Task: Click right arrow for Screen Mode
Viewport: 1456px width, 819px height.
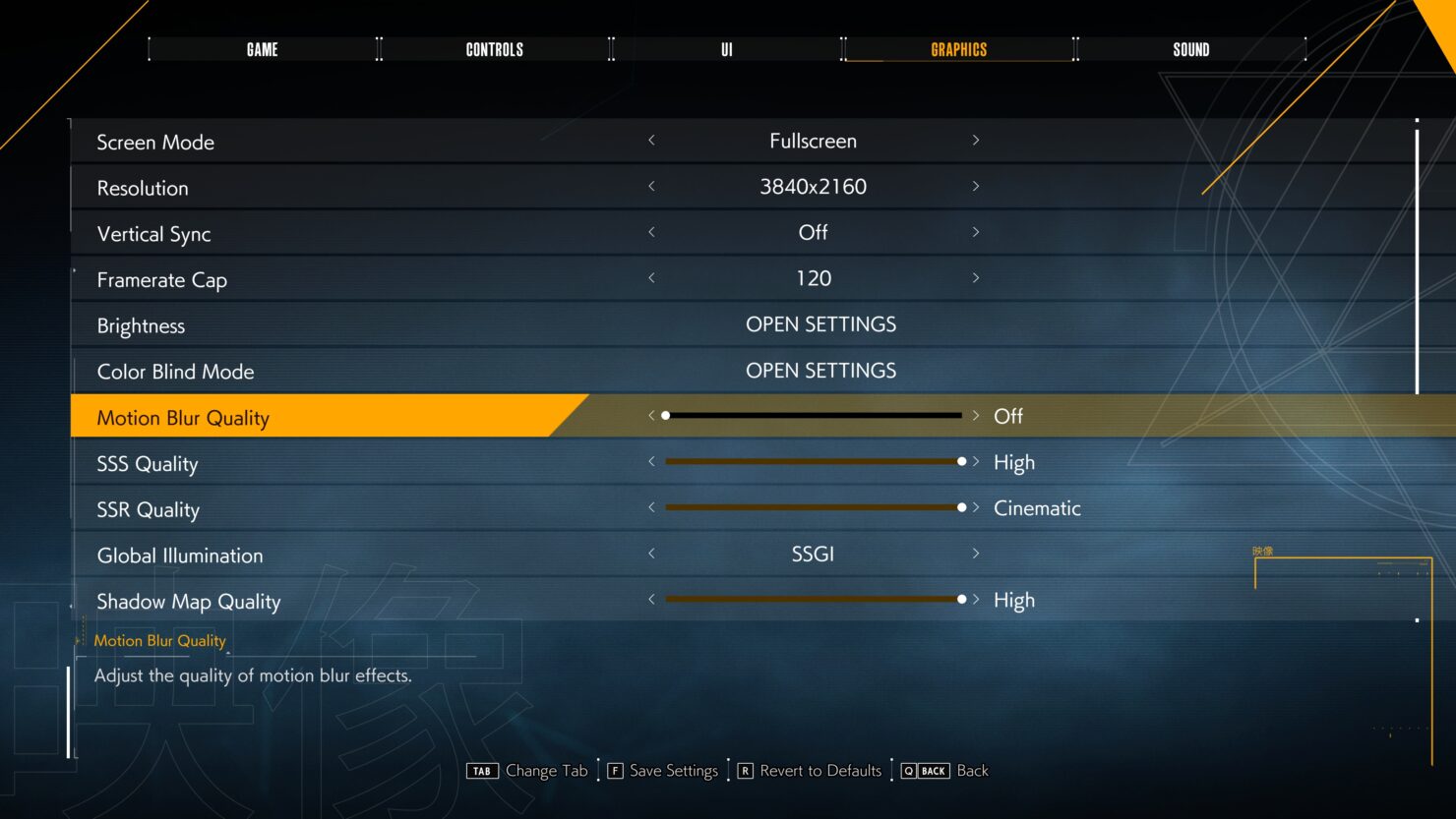Action: [975, 141]
